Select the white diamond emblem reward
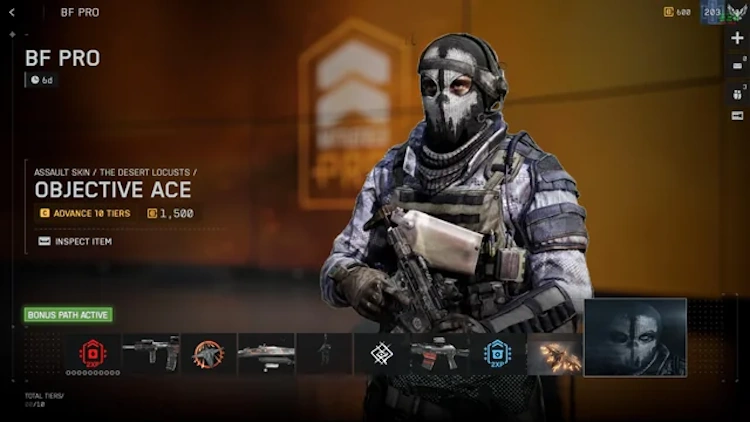This screenshot has height=422, width=750. pos(381,353)
